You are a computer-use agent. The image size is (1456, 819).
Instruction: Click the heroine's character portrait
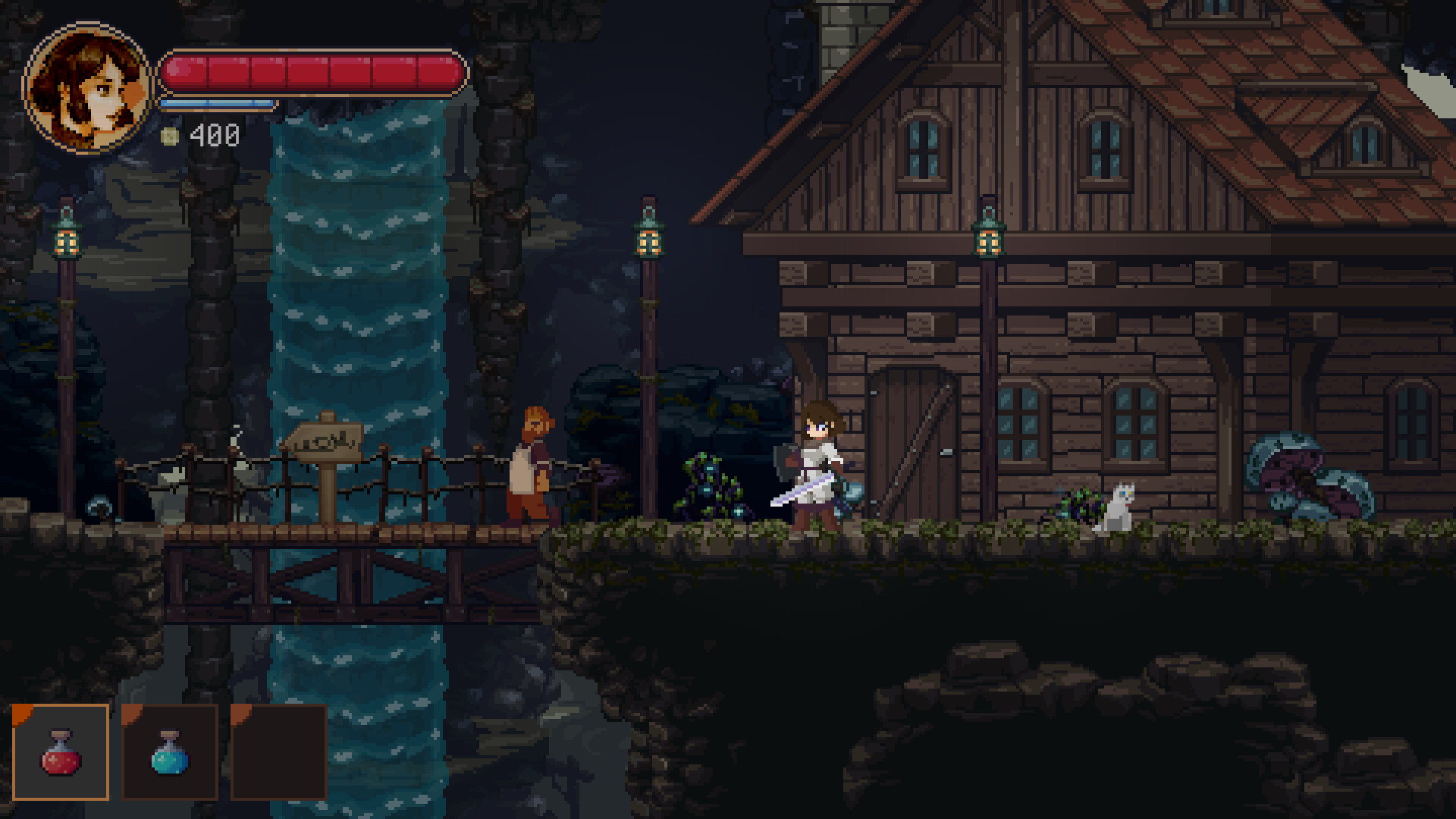tap(87, 87)
